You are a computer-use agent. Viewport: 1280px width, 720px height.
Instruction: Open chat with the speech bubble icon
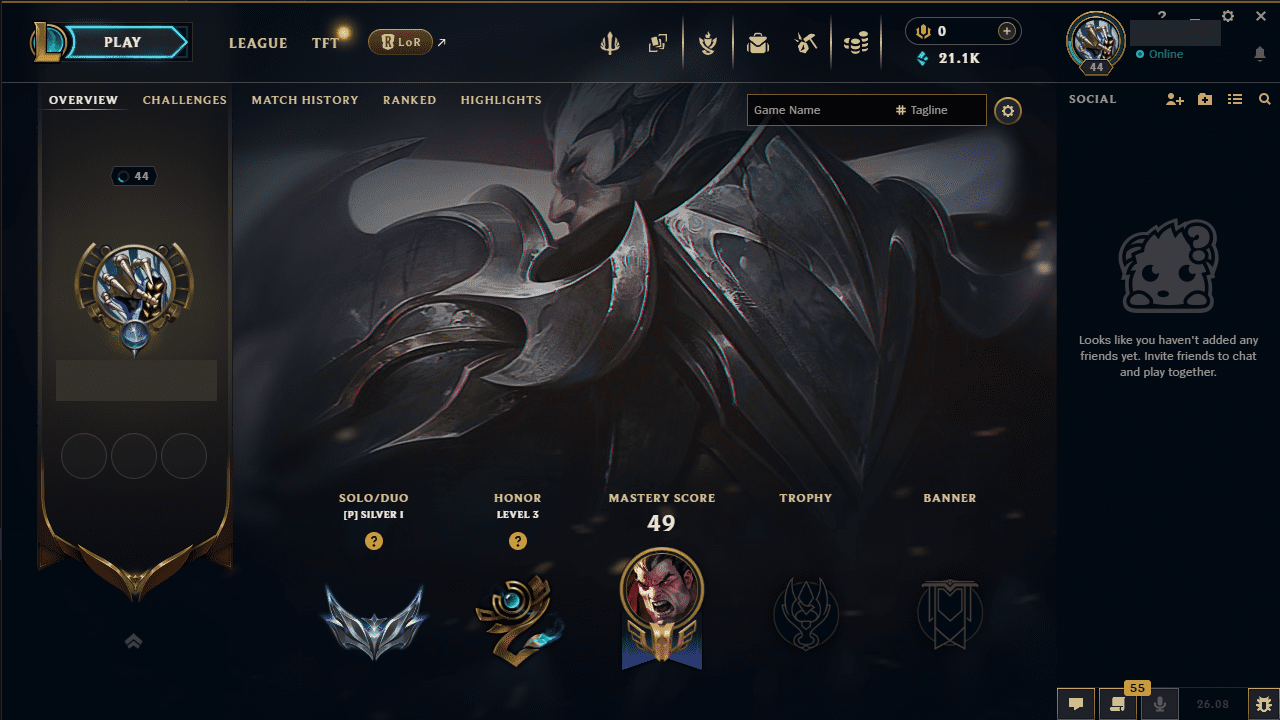click(1075, 703)
